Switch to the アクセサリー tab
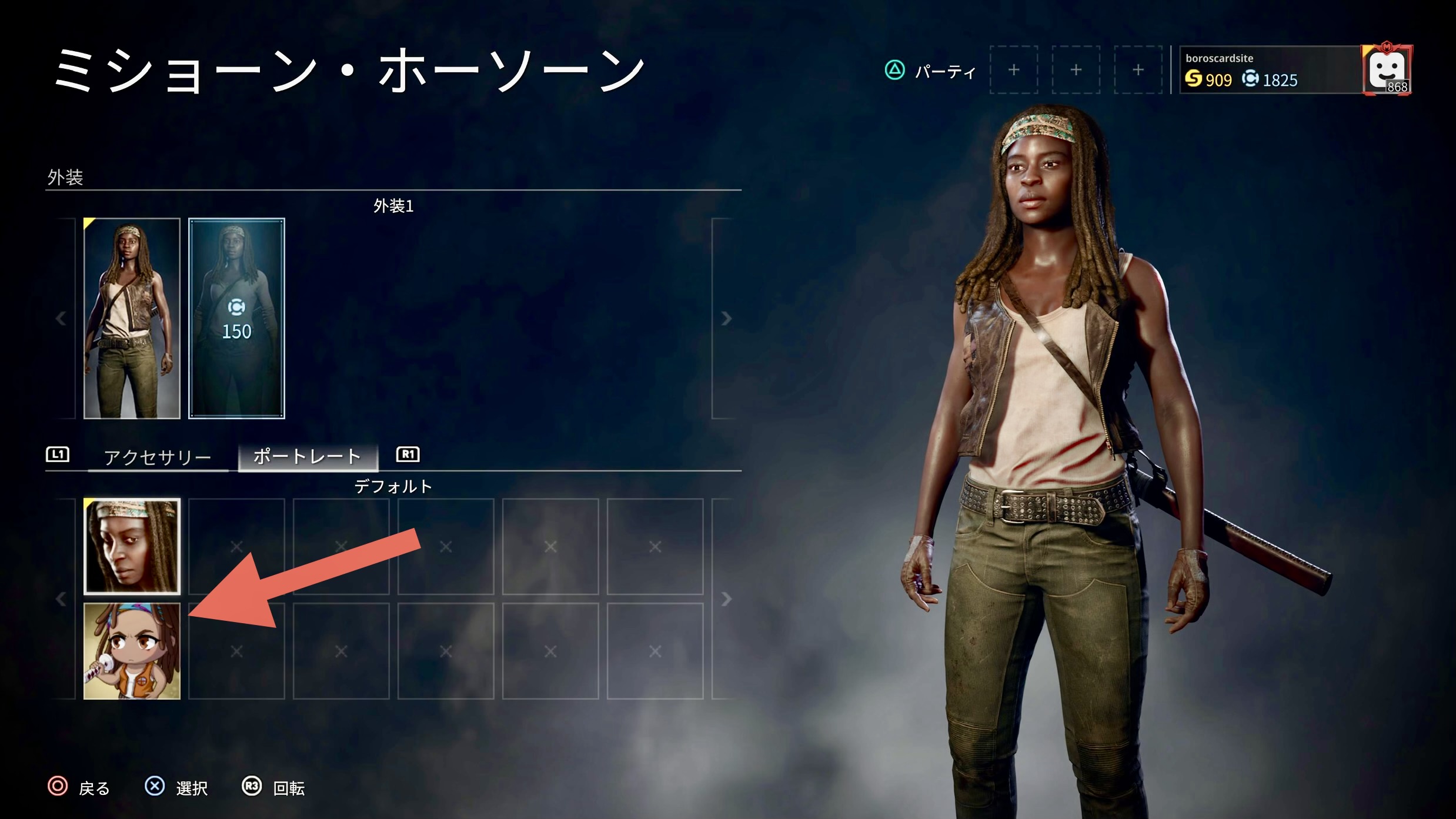 tap(158, 457)
